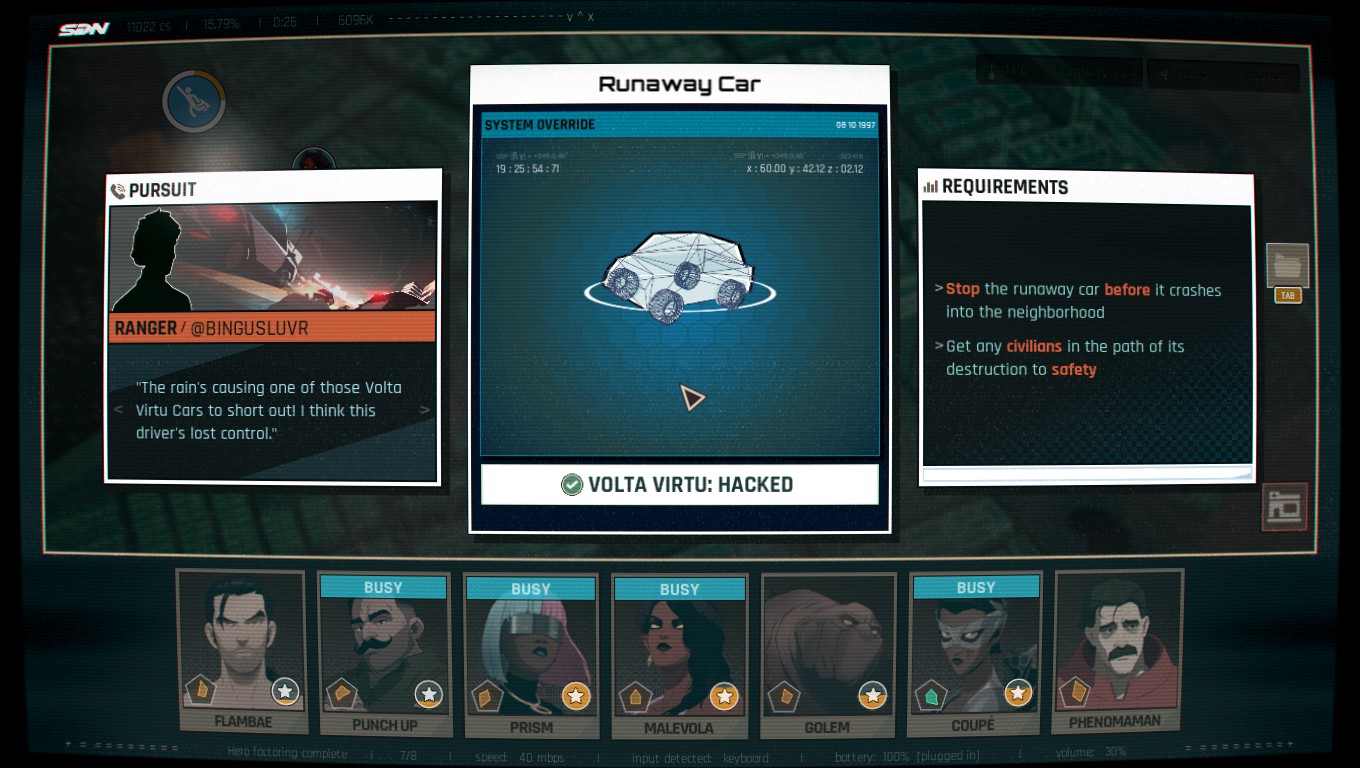The width and height of the screenshot is (1360, 768).
Task: Show the next Ranger dialogue line
Action: click(425, 410)
